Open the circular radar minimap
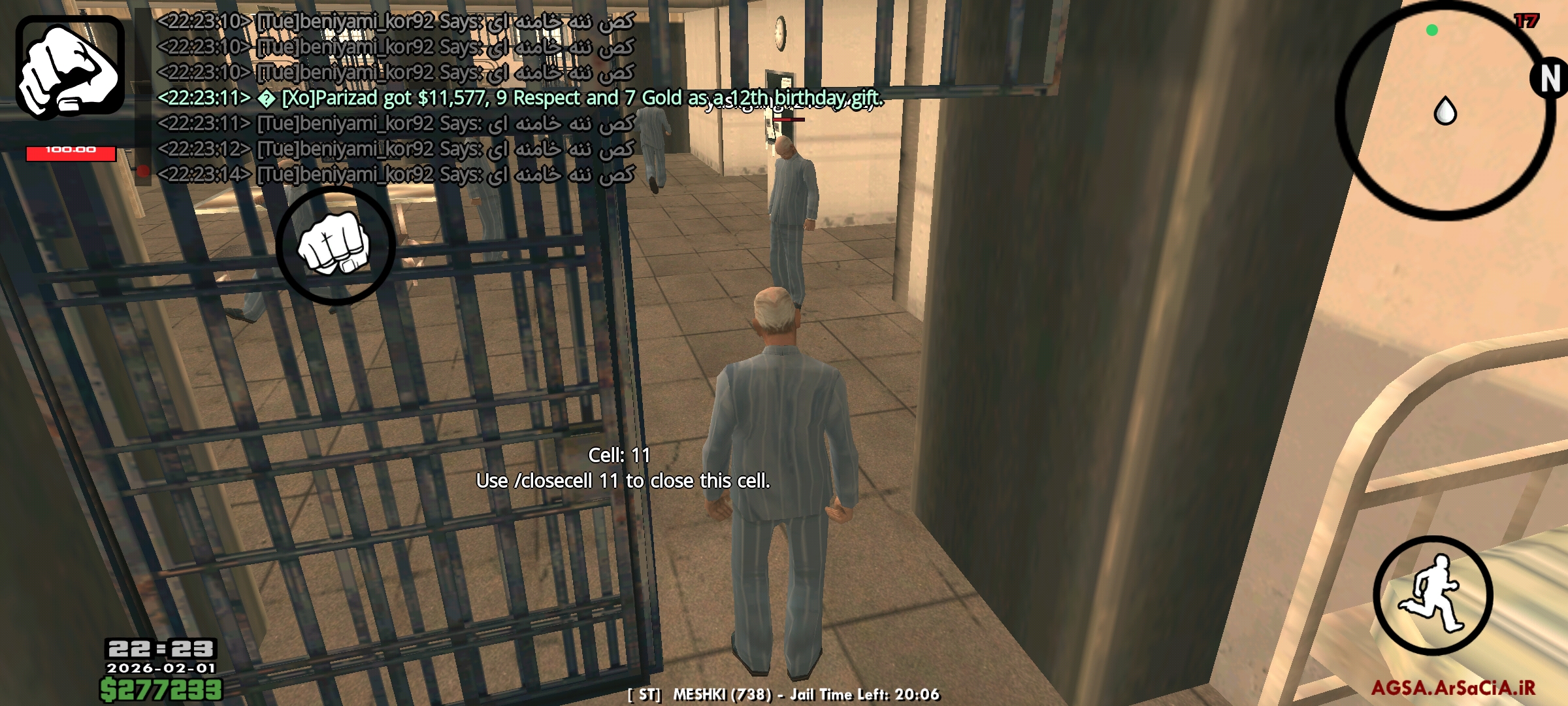Image resolution: width=1568 pixels, height=706 pixels. click(x=1445, y=111)
